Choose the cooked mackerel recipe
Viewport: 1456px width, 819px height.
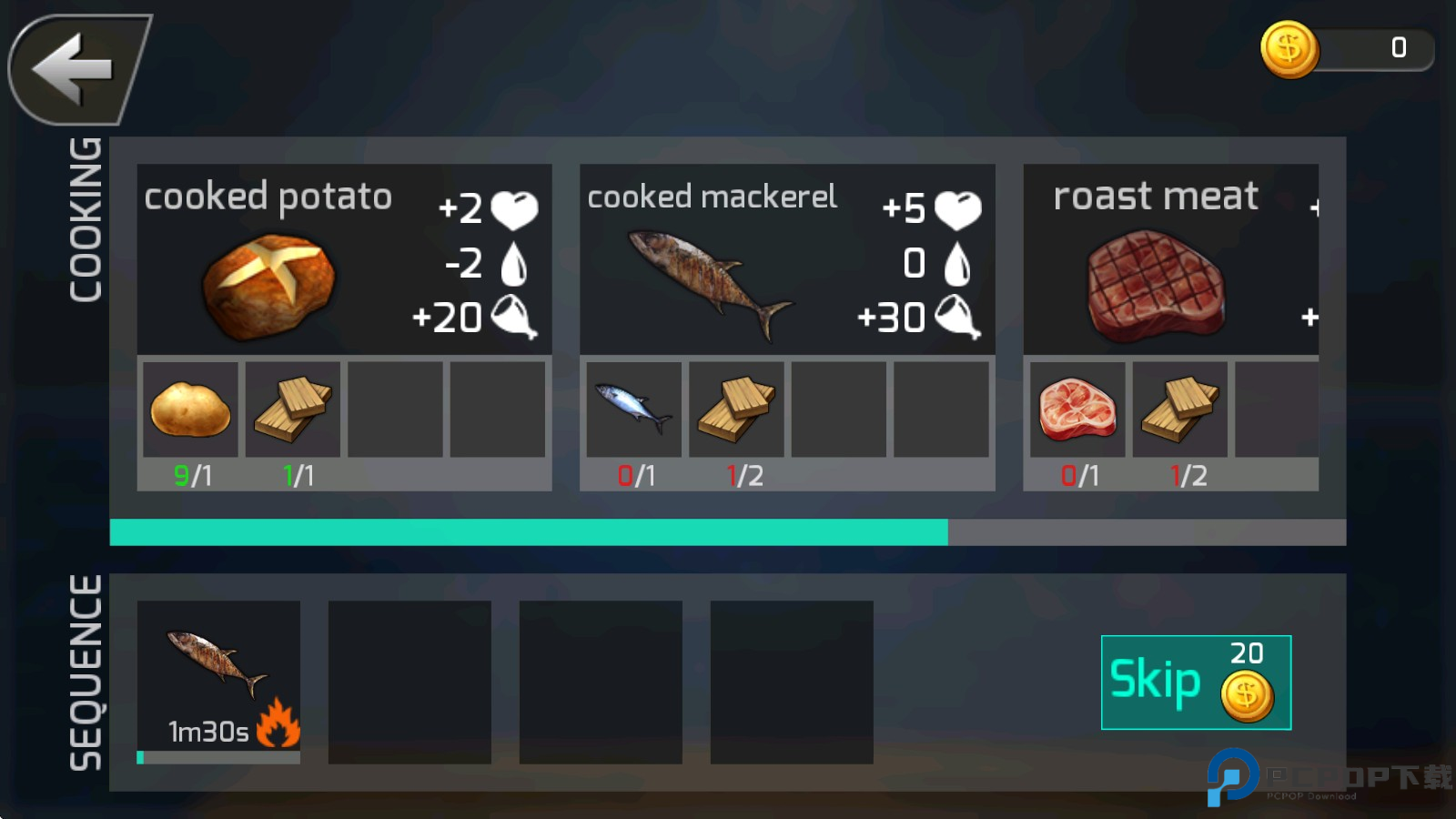point(786,259)
